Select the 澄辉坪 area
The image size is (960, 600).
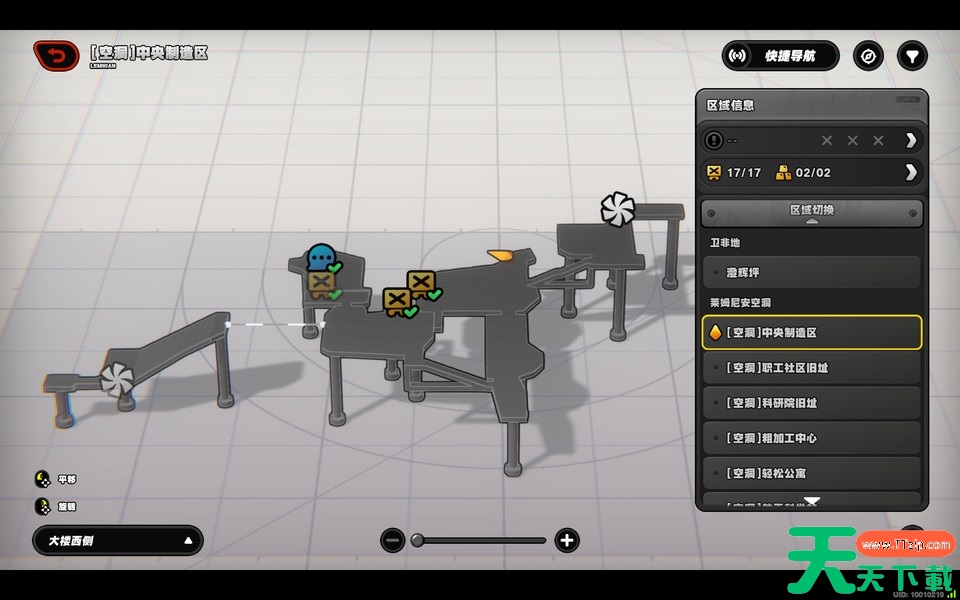point(811,272)
